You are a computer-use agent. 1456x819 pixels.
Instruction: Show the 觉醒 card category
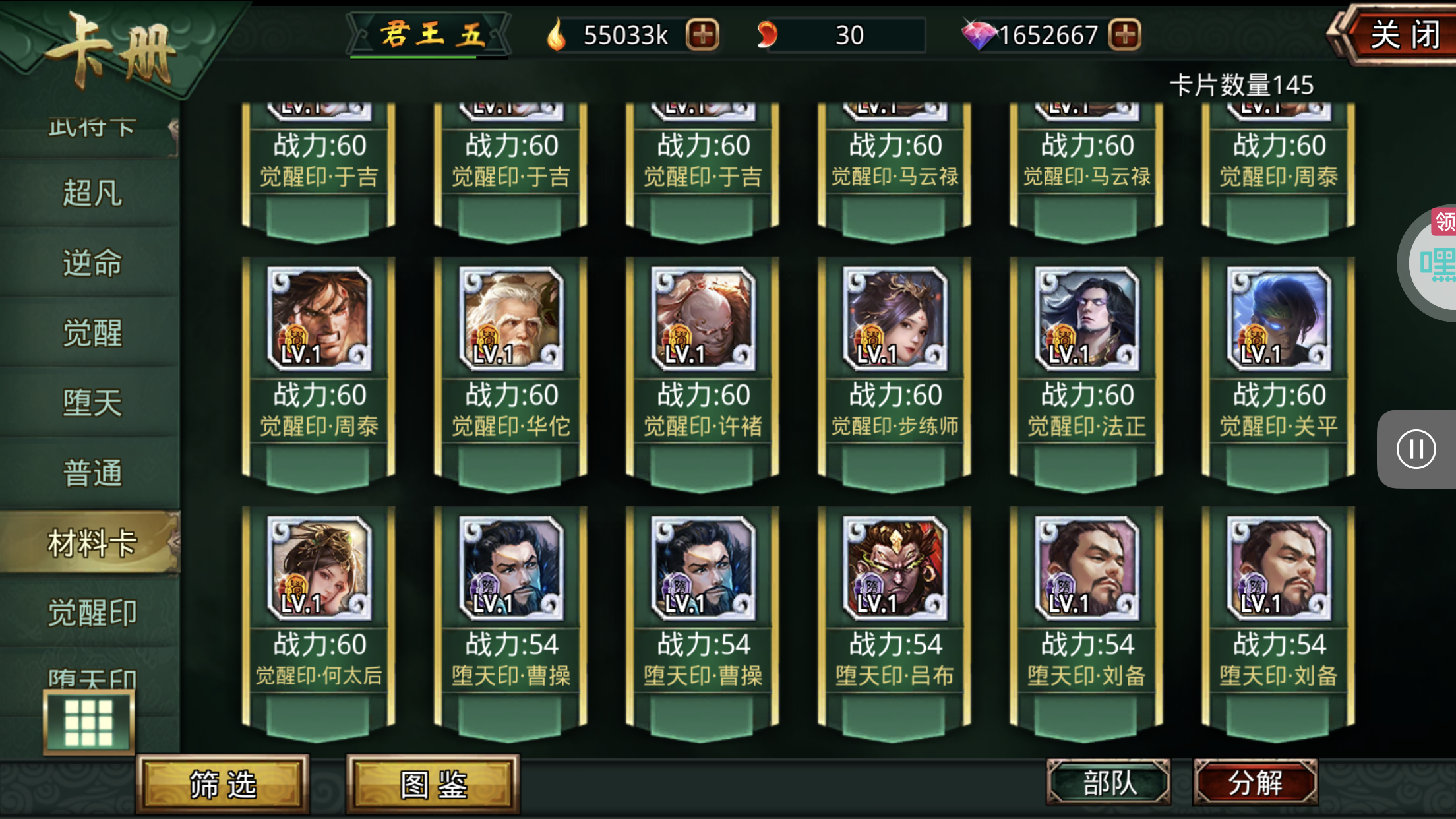coord(92,333)
